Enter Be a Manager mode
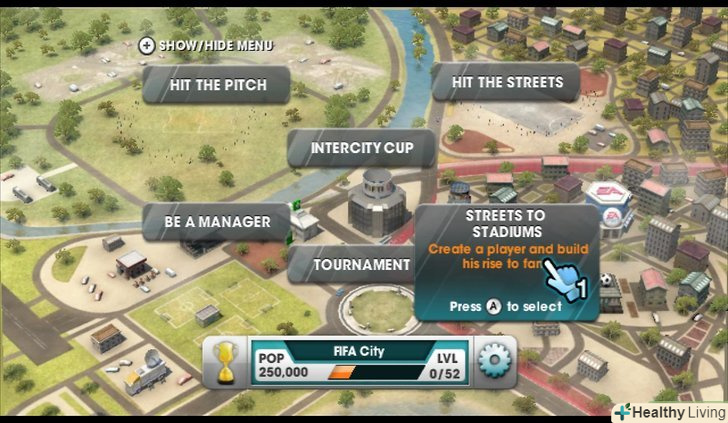 pyautogui.click(x=218, y=221)
